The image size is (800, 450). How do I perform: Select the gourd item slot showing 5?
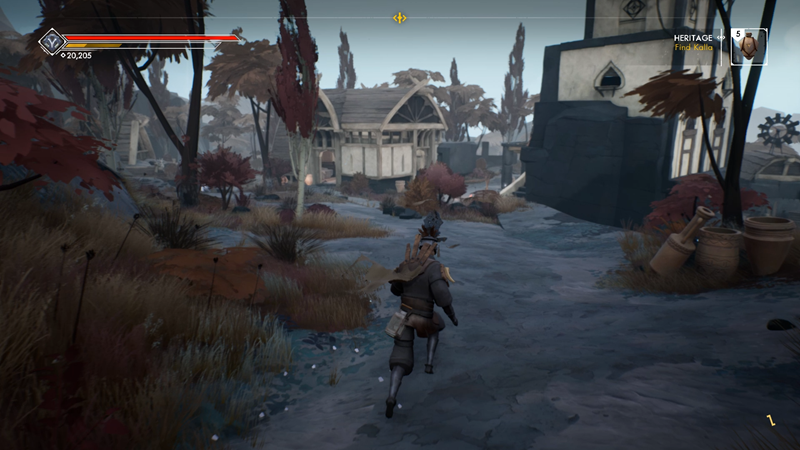pyautogui.click(x=750, y=46)
